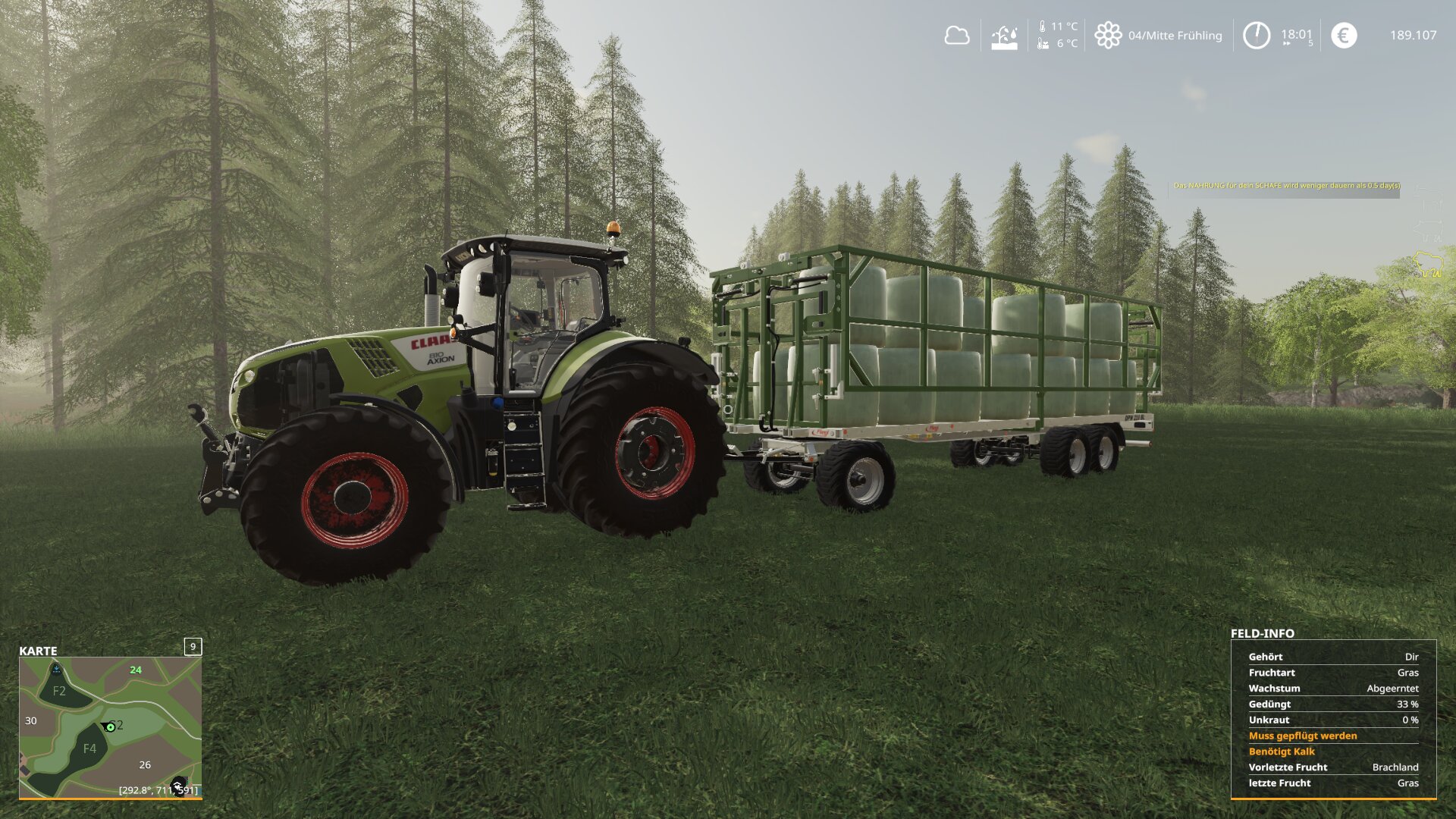The width and height of the screenshot is (1456, 819).
Task: Select the farmhouse marker on the minimap
Action: 178,786
